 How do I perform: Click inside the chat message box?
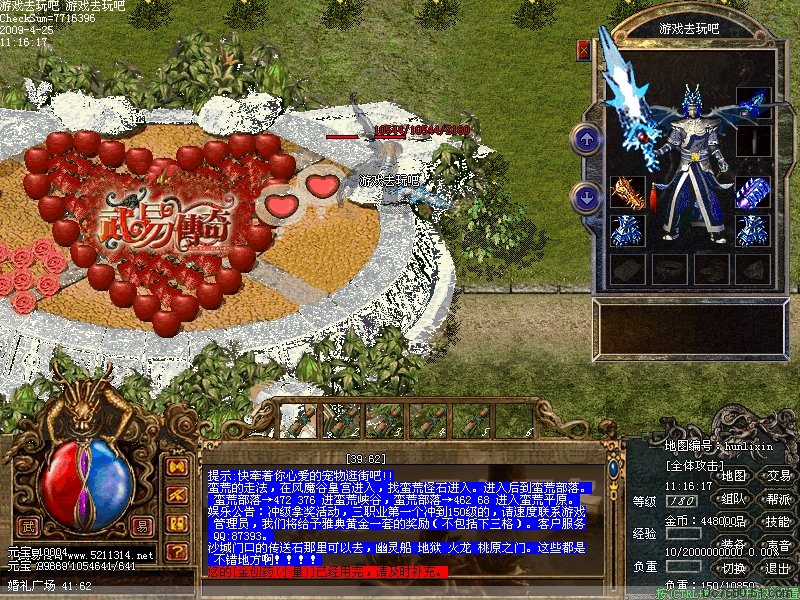click(x=400, y=518)
